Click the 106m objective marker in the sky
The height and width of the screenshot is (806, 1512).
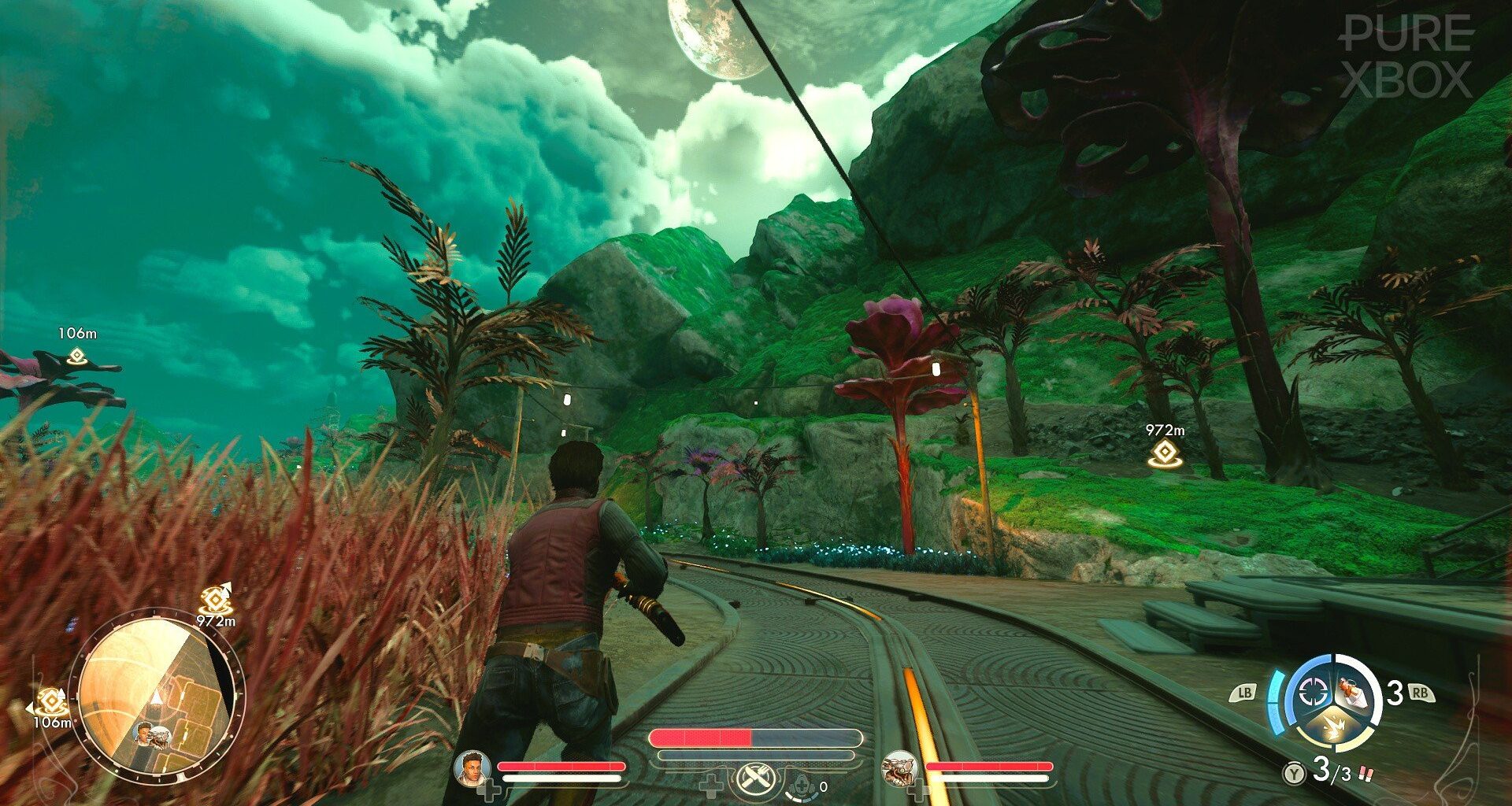[76, 356]
